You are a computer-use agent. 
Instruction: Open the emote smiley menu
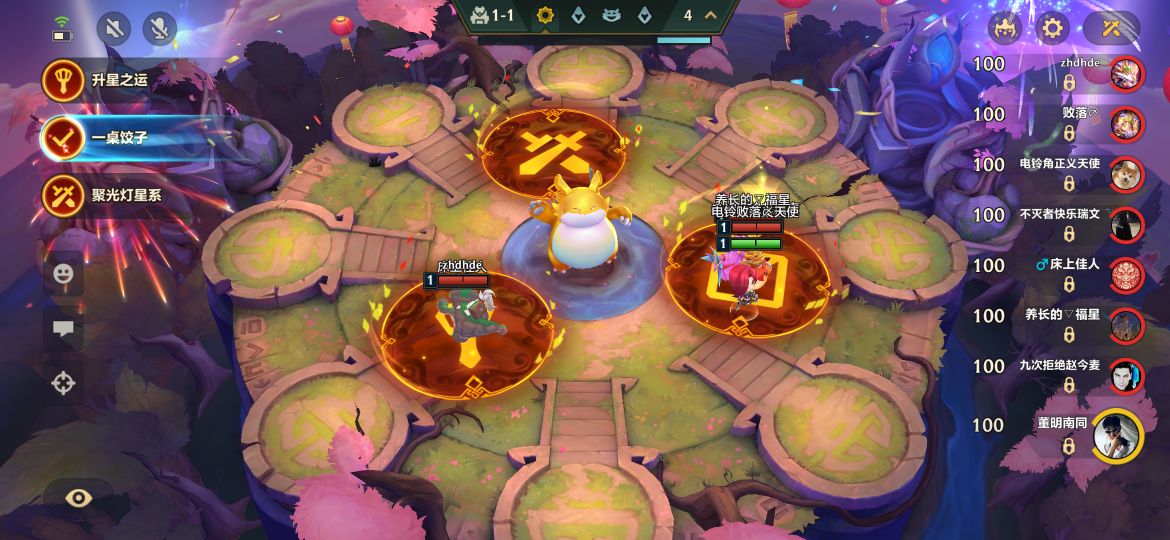click(63, 272)
